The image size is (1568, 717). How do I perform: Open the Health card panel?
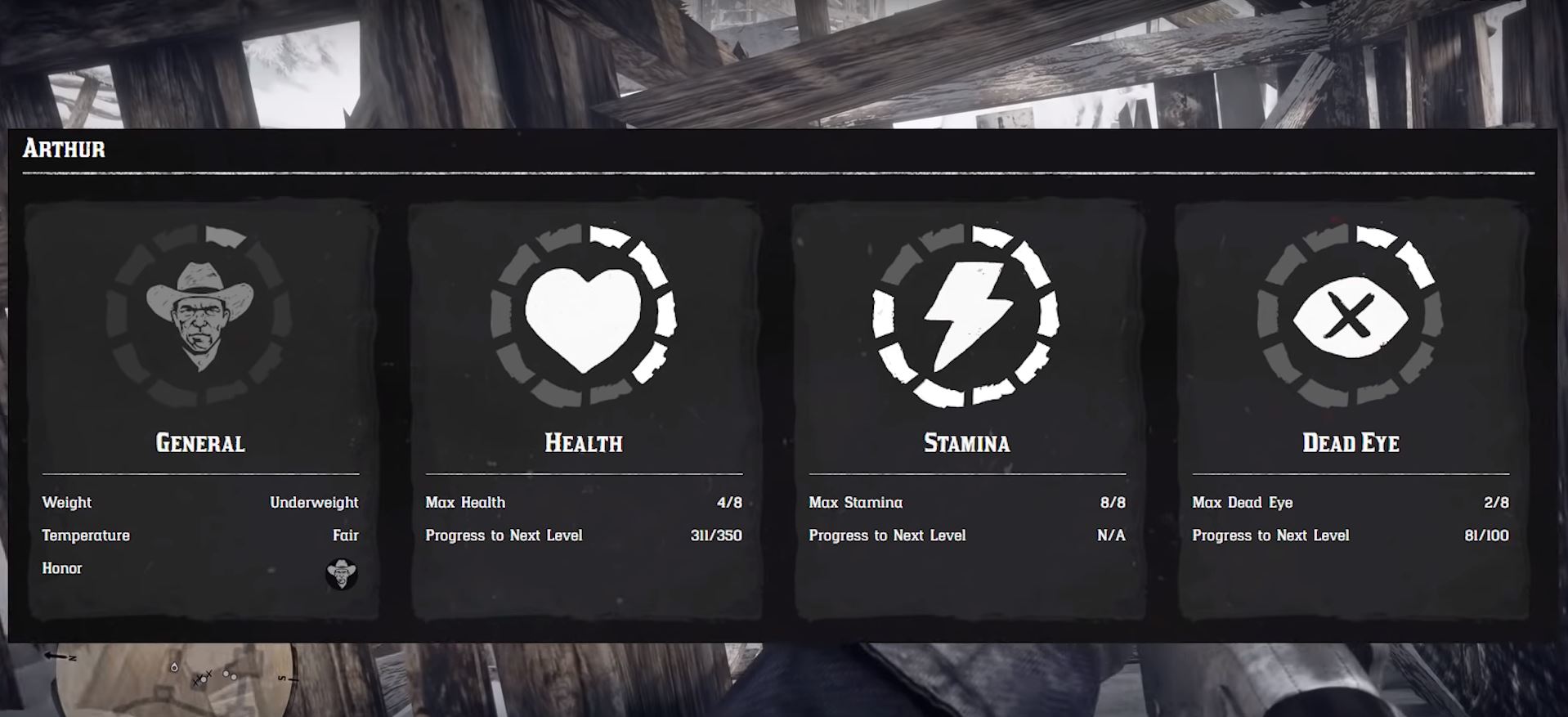[x=584, y=409]
